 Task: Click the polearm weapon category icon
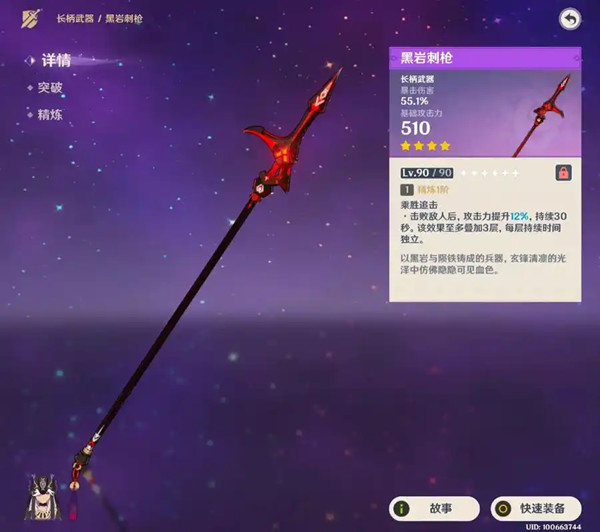(29, 18)
